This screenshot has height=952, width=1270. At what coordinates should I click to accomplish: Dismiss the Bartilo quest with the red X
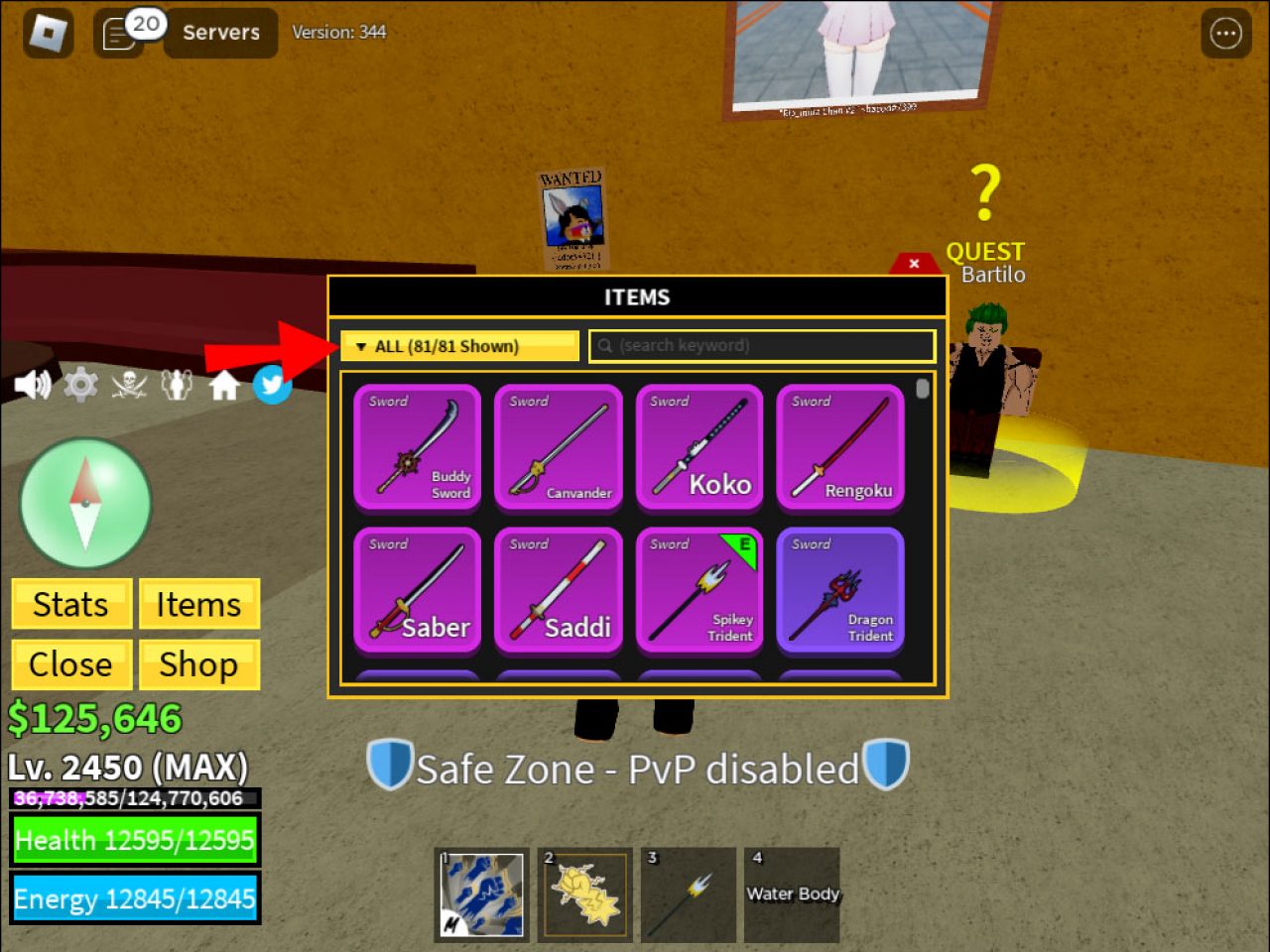[x=913, y=263]
